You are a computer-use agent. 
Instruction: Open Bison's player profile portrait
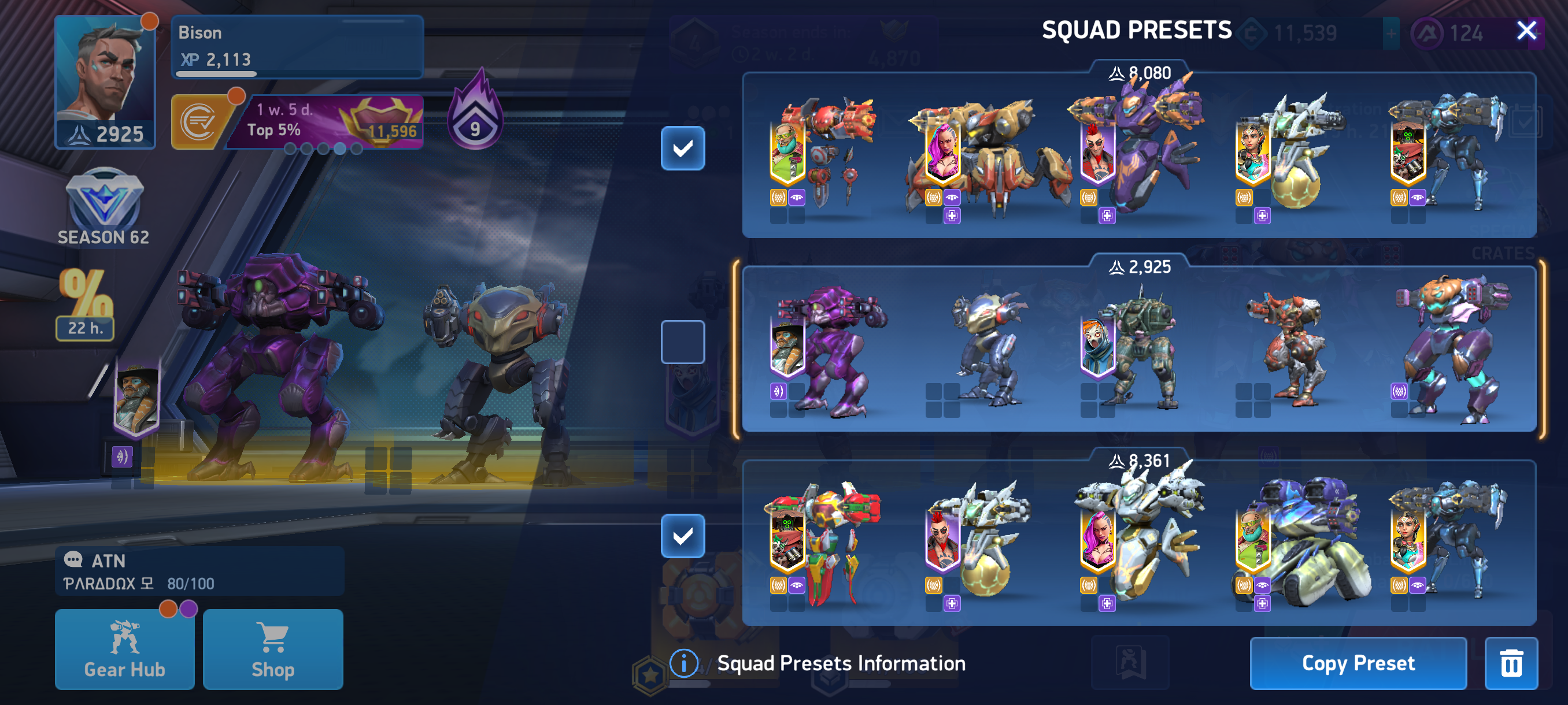click(105, 81)
